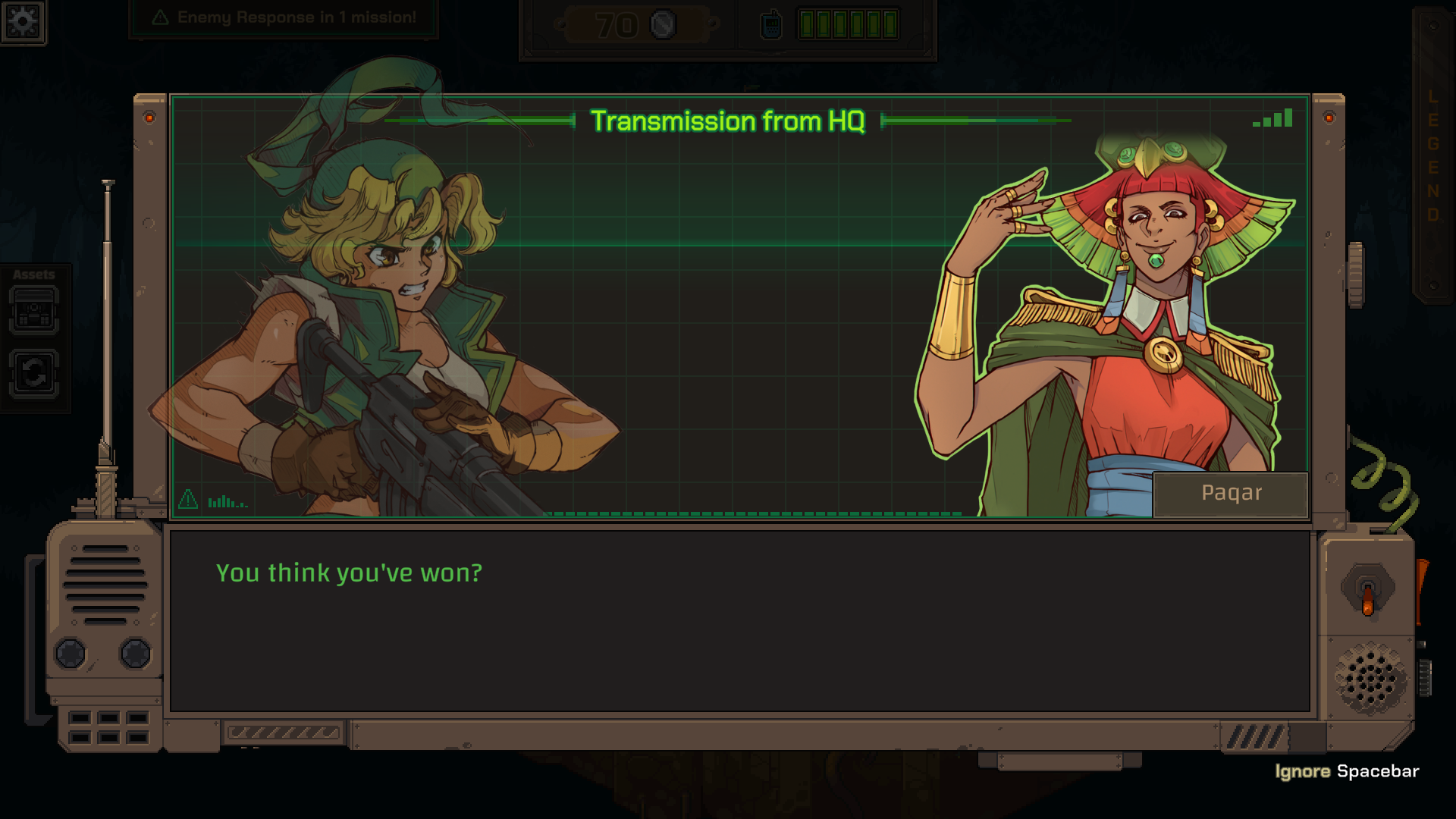Click the circular arrows refresh icon
Screen dimensions: 1456x819
pos(34,373)
